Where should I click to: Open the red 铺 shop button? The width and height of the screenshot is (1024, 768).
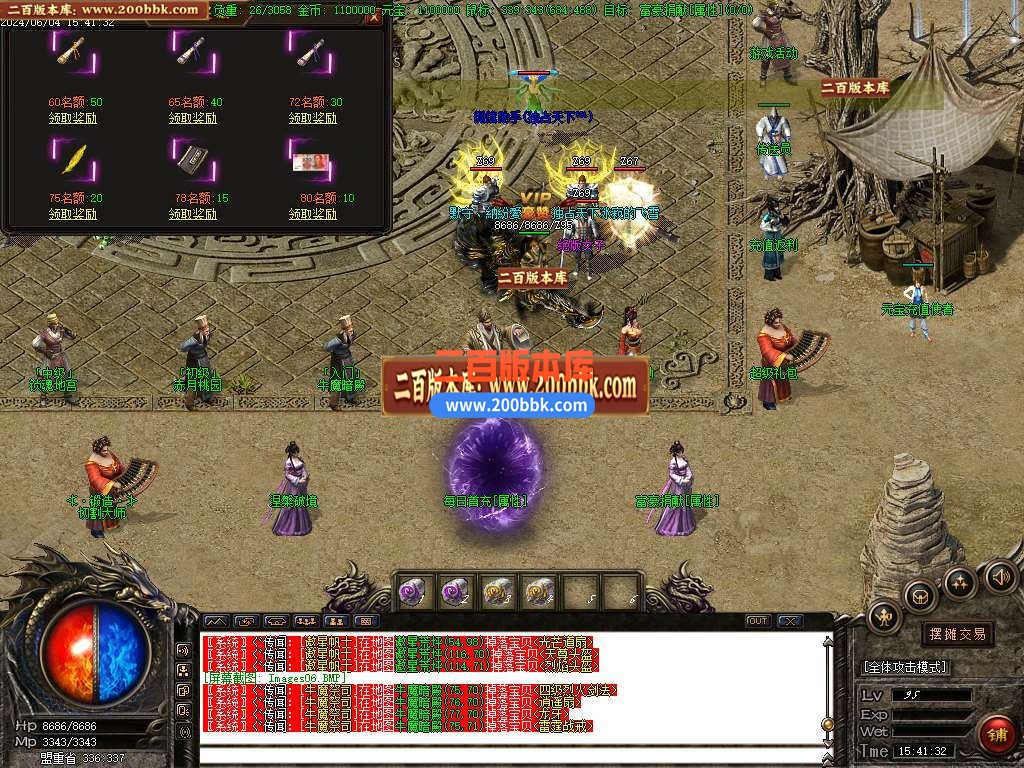[995, 732]
